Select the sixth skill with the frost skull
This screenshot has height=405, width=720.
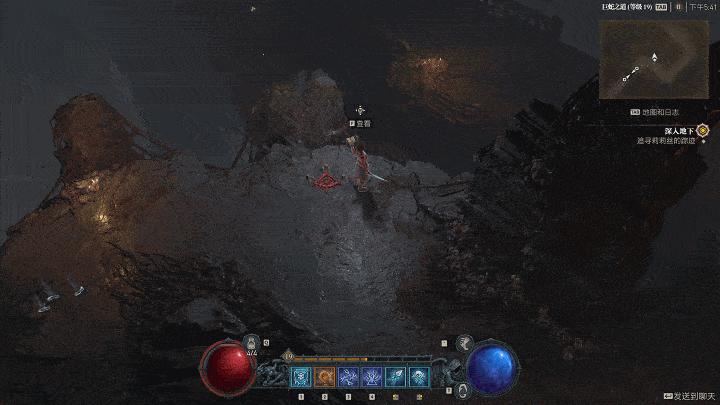pyautogui.click(x=419, y=376)
